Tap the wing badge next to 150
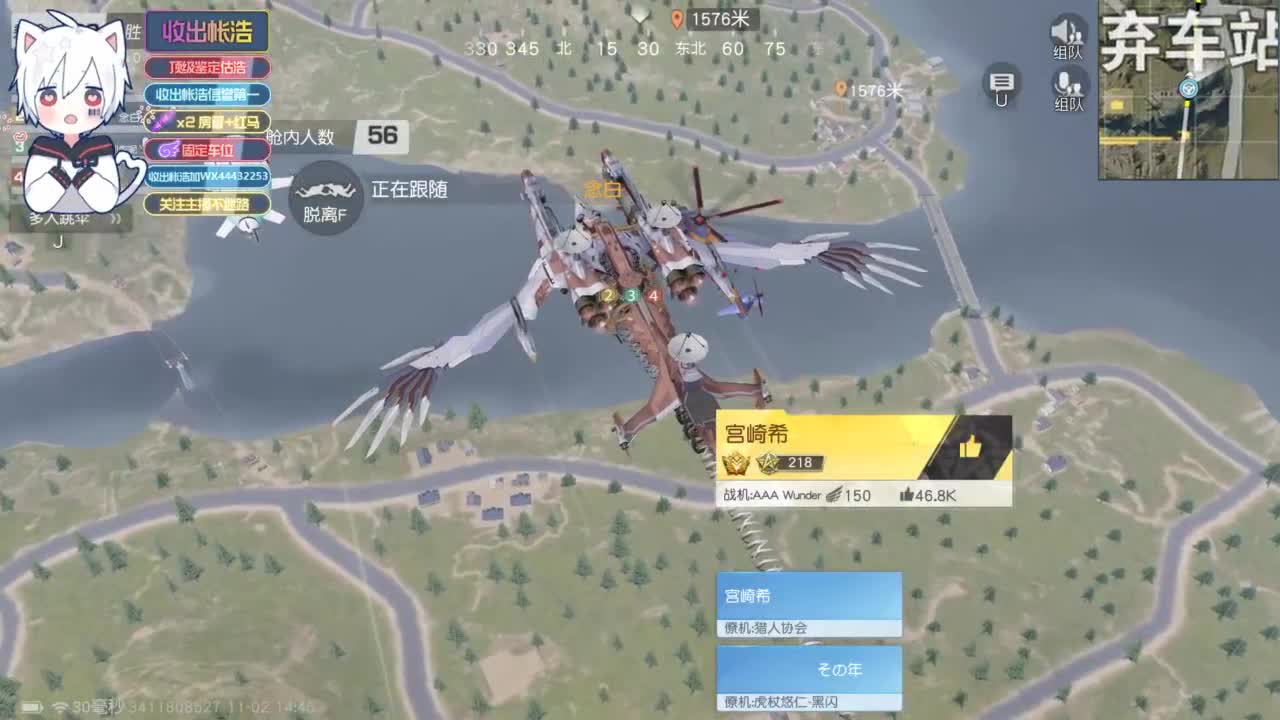The height and width of the screenshot is (720, 1280). pyautogui.click(x=836, y=494)
